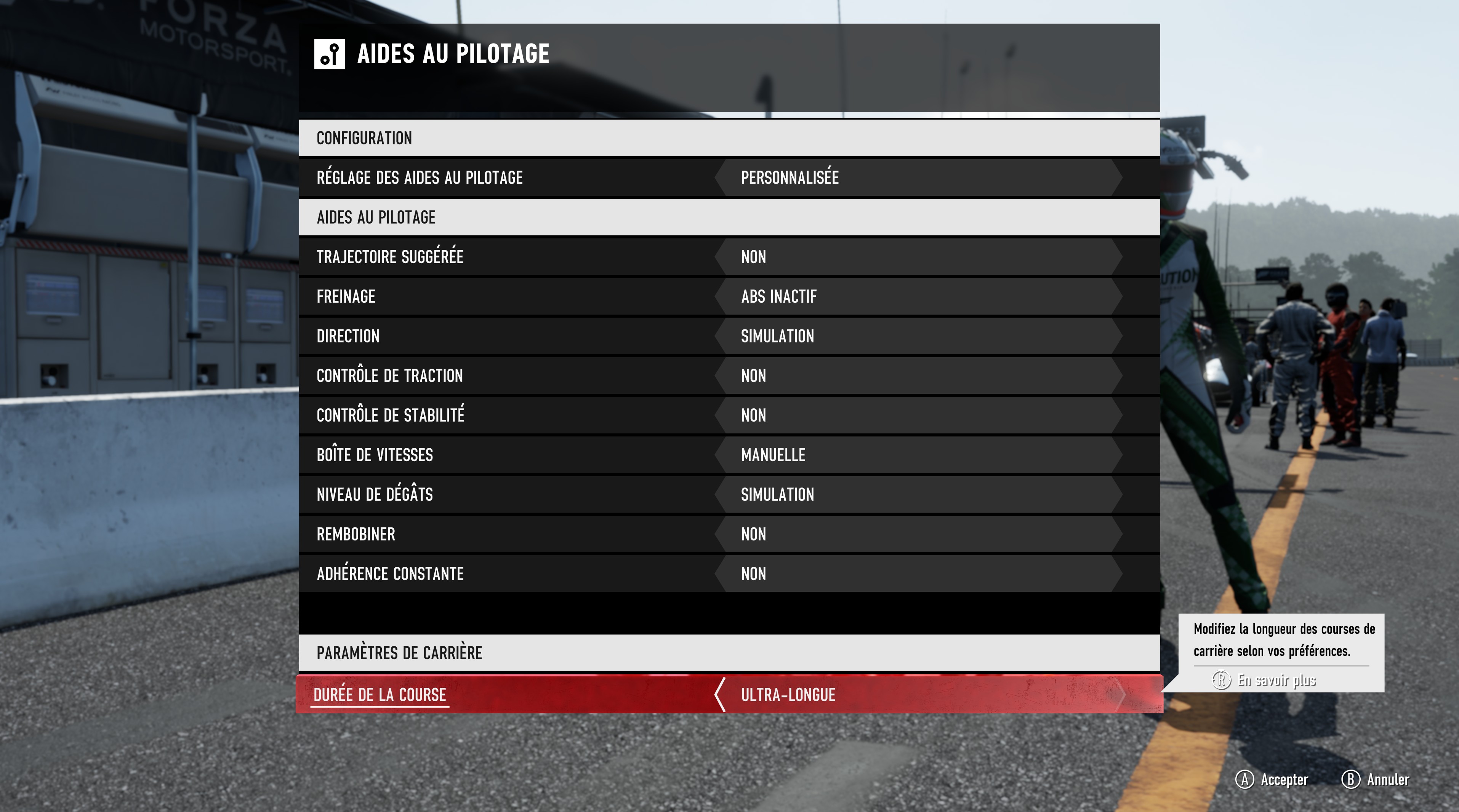
Task: Pick the Niveau de dégâts row
Action: pyautogui.click(x=375, y=495)
